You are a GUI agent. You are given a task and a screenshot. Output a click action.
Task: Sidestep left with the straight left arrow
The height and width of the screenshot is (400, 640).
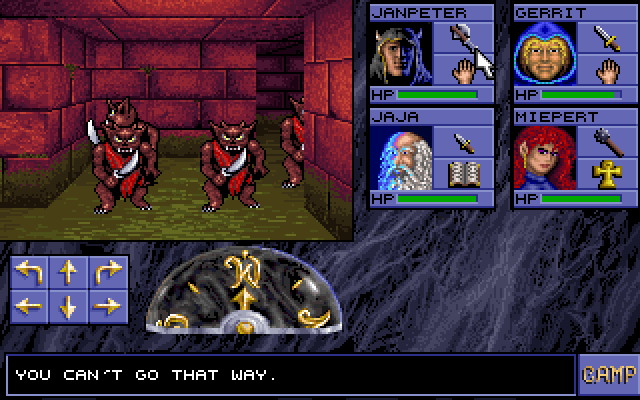click(x=30, y=306)
